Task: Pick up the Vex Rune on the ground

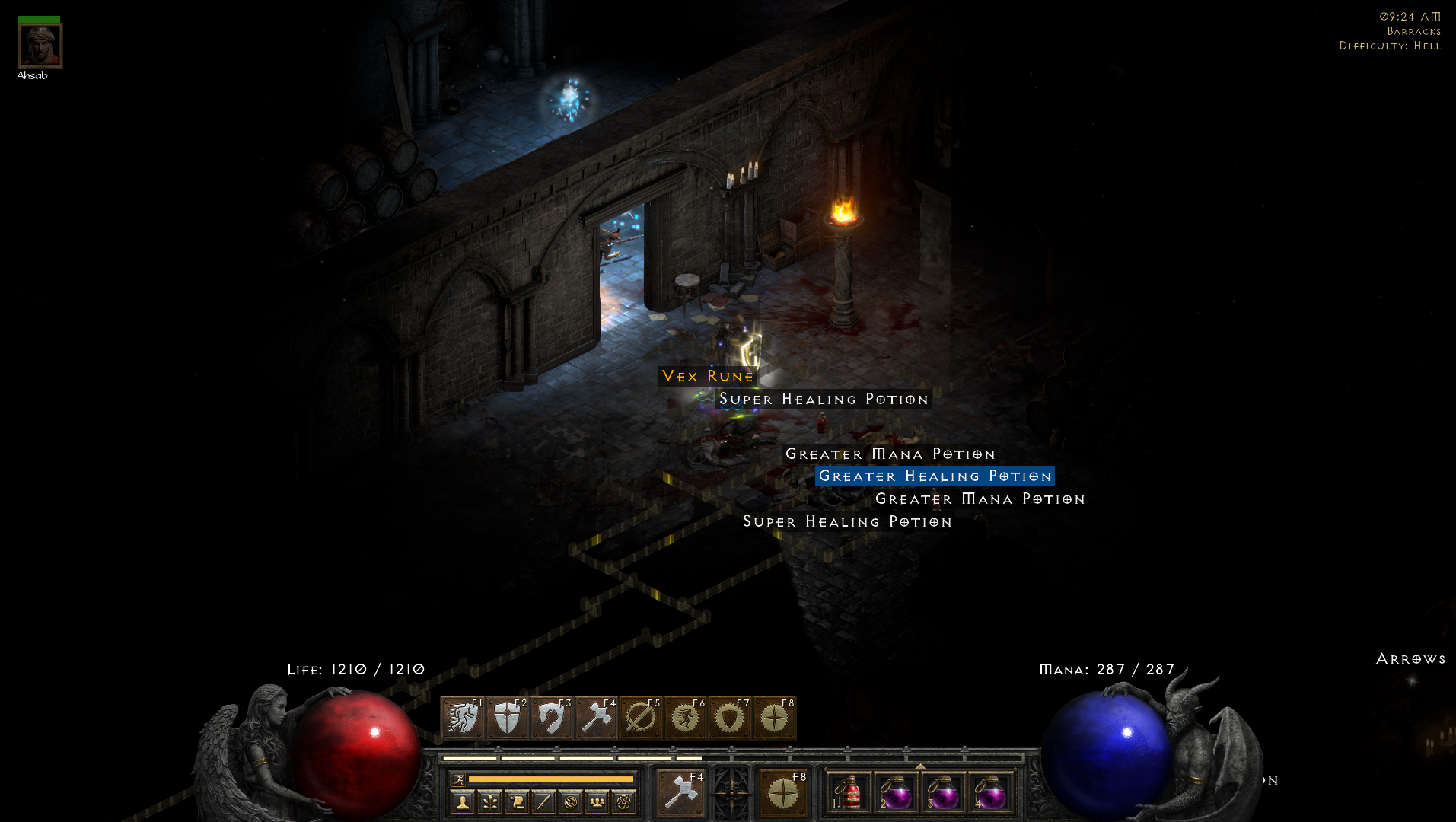Action: click(x=707, y=376)
